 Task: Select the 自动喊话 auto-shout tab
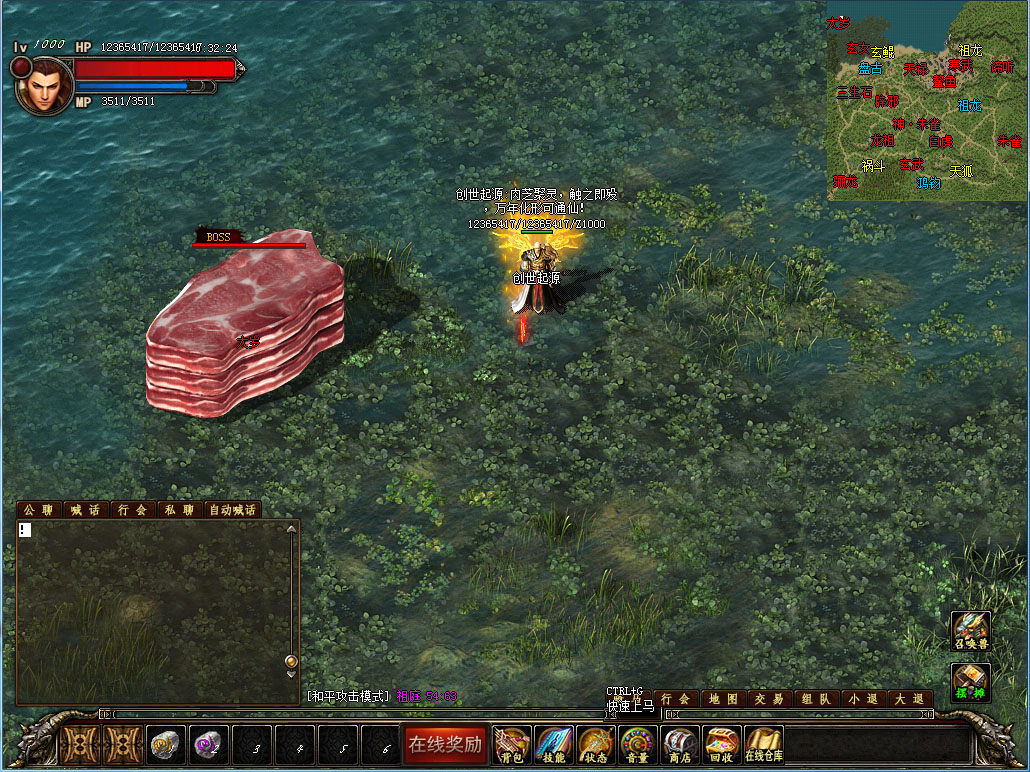click(x=232, y=510)
